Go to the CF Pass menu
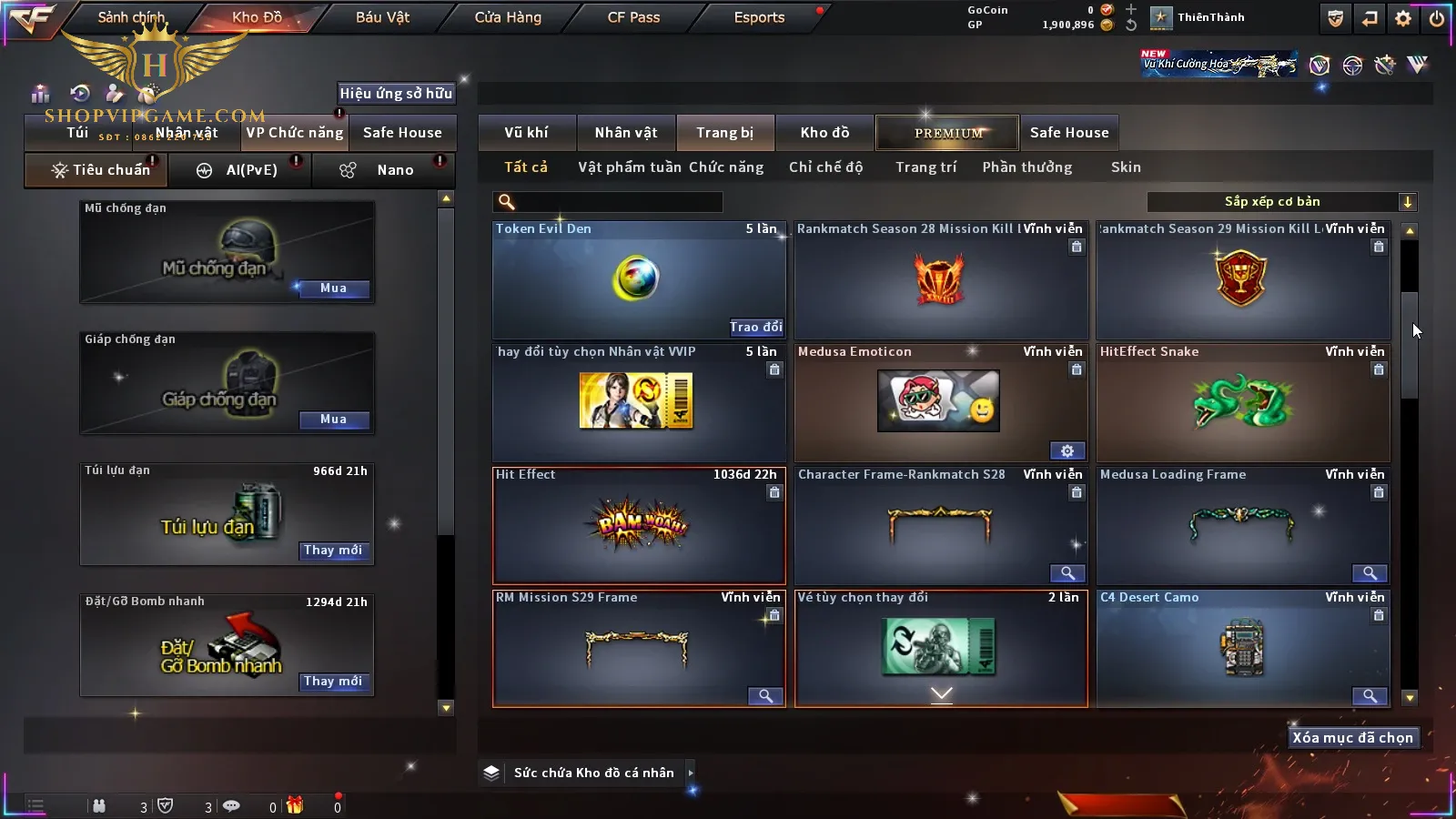Image resolution: width=1456 pixels, height=819 pixels. click(633, 17)
